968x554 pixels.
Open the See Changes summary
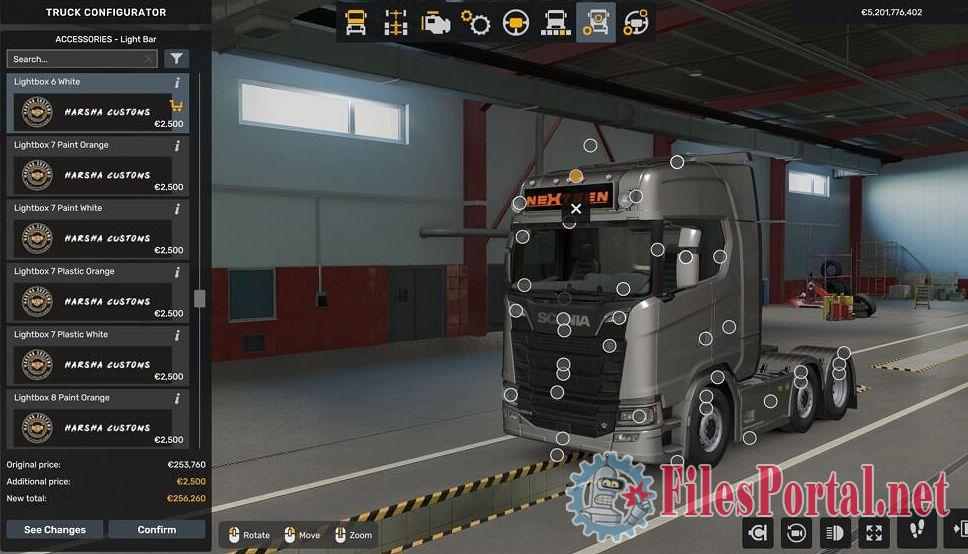(55, 529)
